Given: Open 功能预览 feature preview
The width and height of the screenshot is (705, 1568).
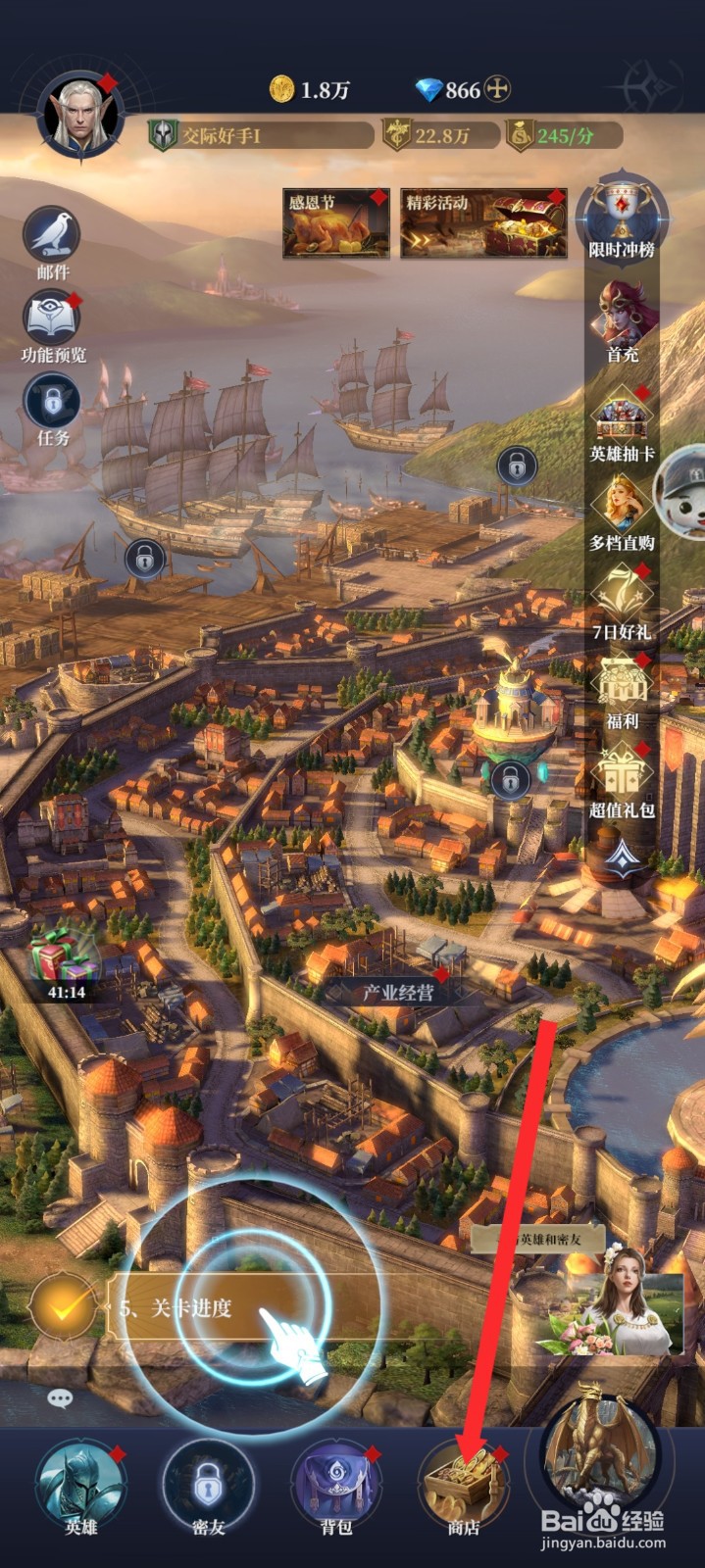Looking at the screenshot, I should [52, 321].
